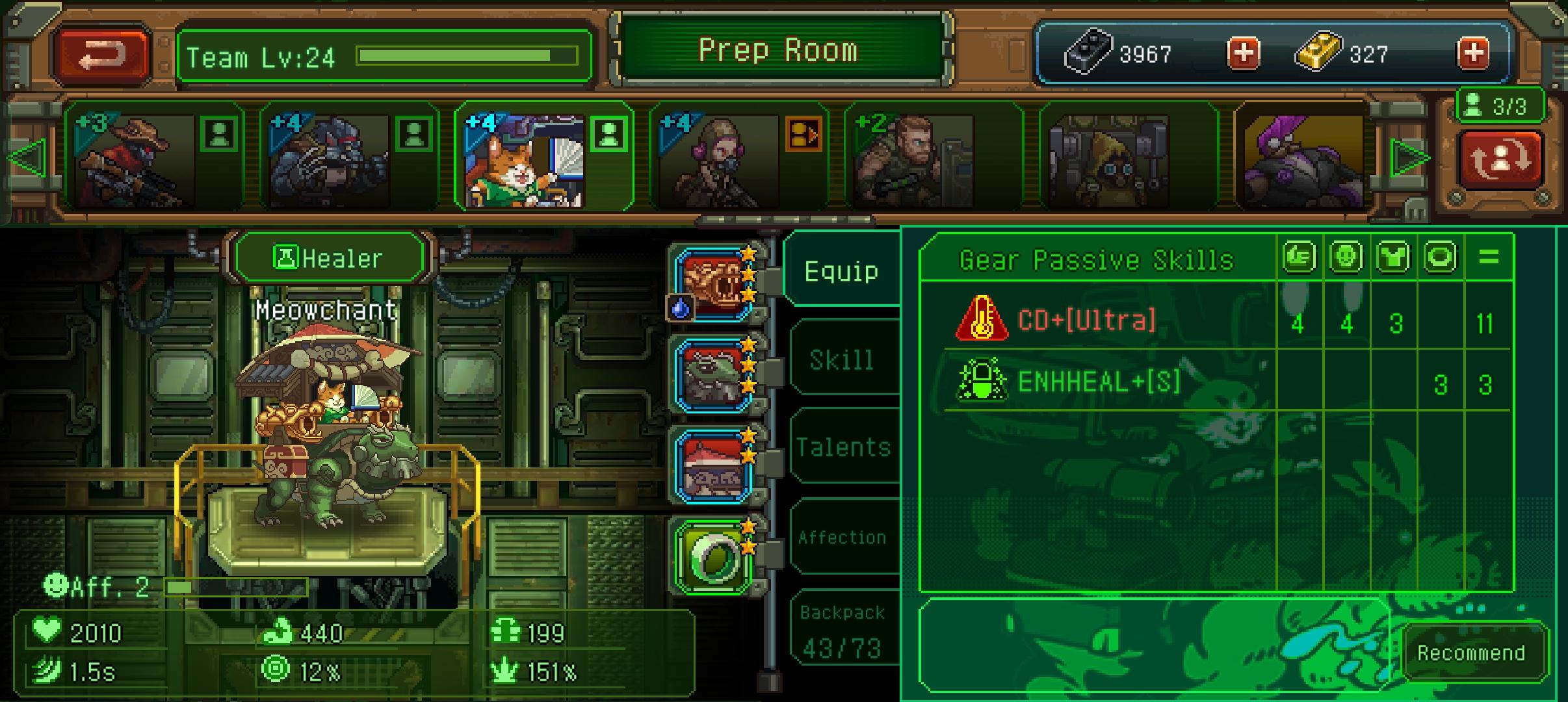Screen dimensions: 1568x702
Task: Choose the Meowchant cat hero portrait
Action: click(x=524, y=159)
